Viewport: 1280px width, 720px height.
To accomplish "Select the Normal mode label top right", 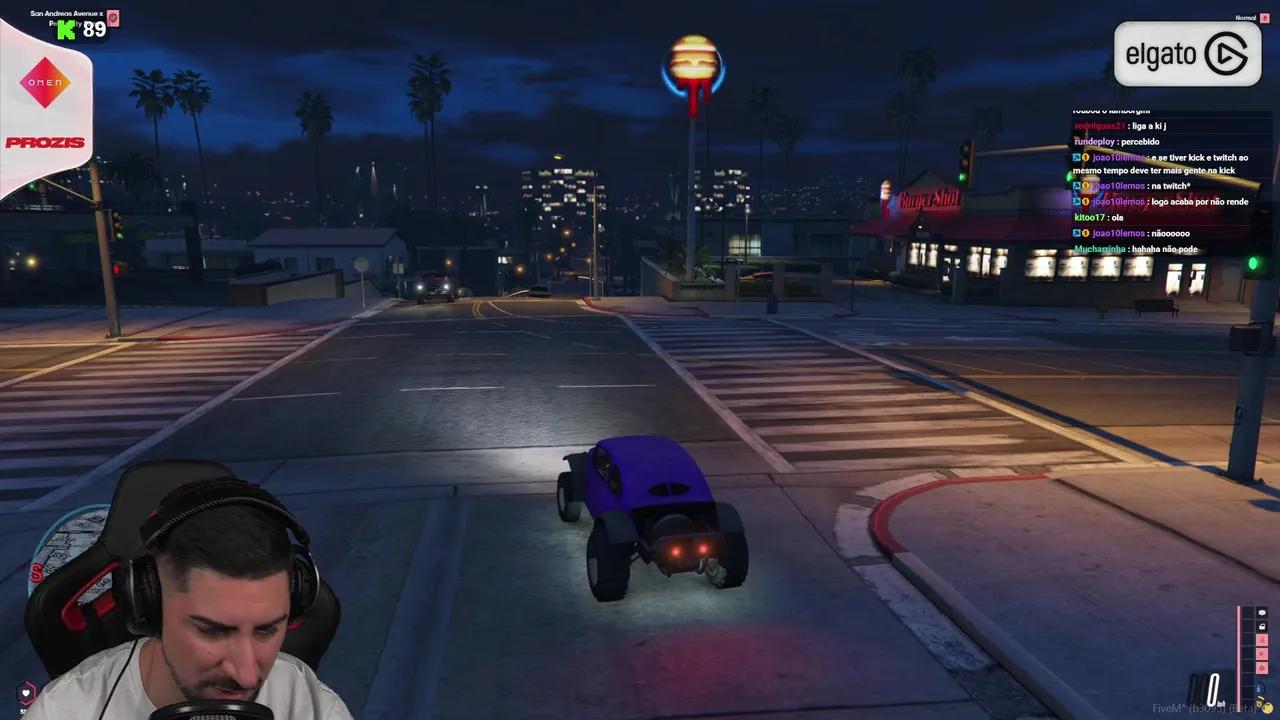I will [1246, 17].
